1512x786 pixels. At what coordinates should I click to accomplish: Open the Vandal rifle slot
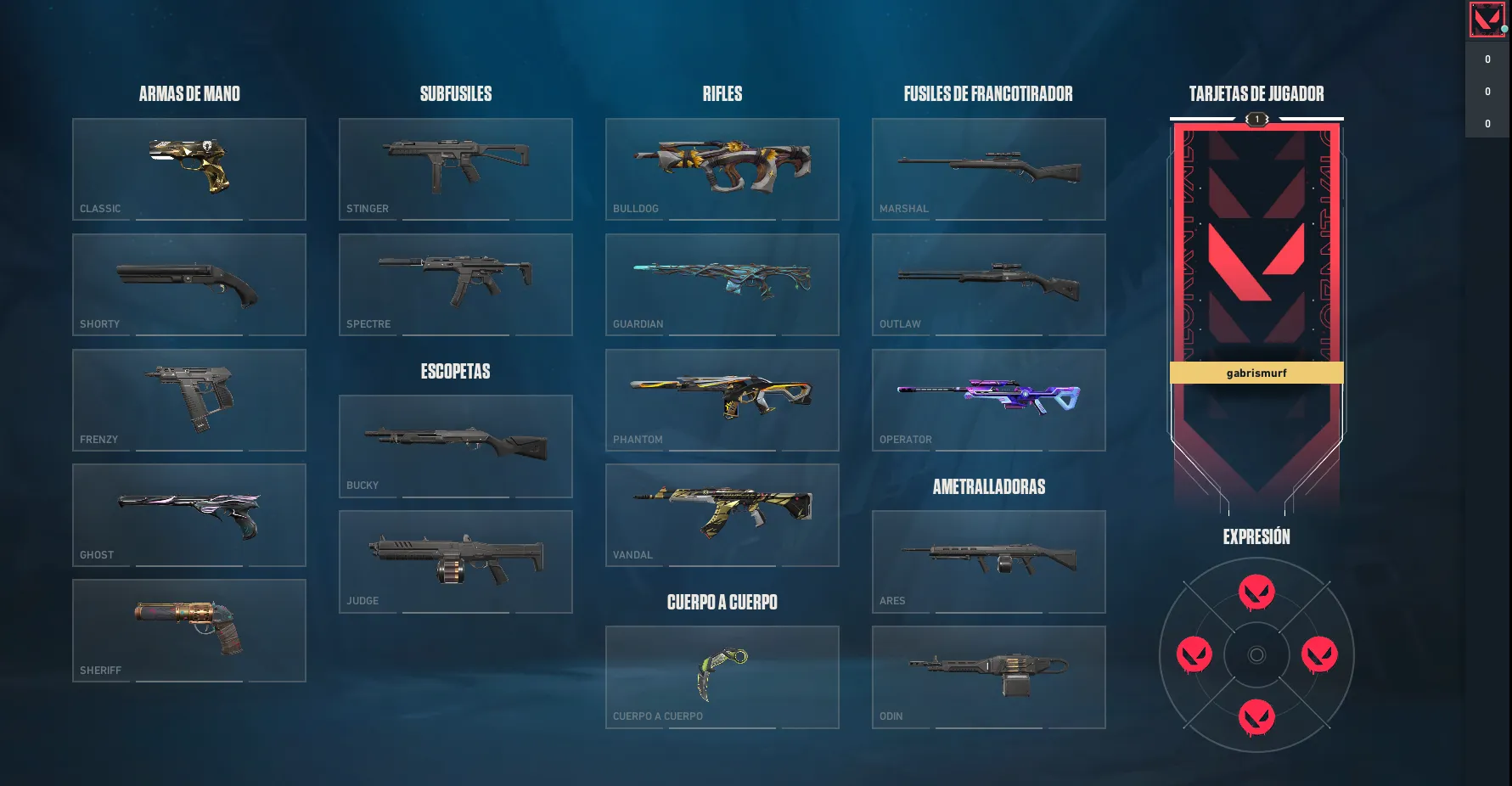click(722, 515)
